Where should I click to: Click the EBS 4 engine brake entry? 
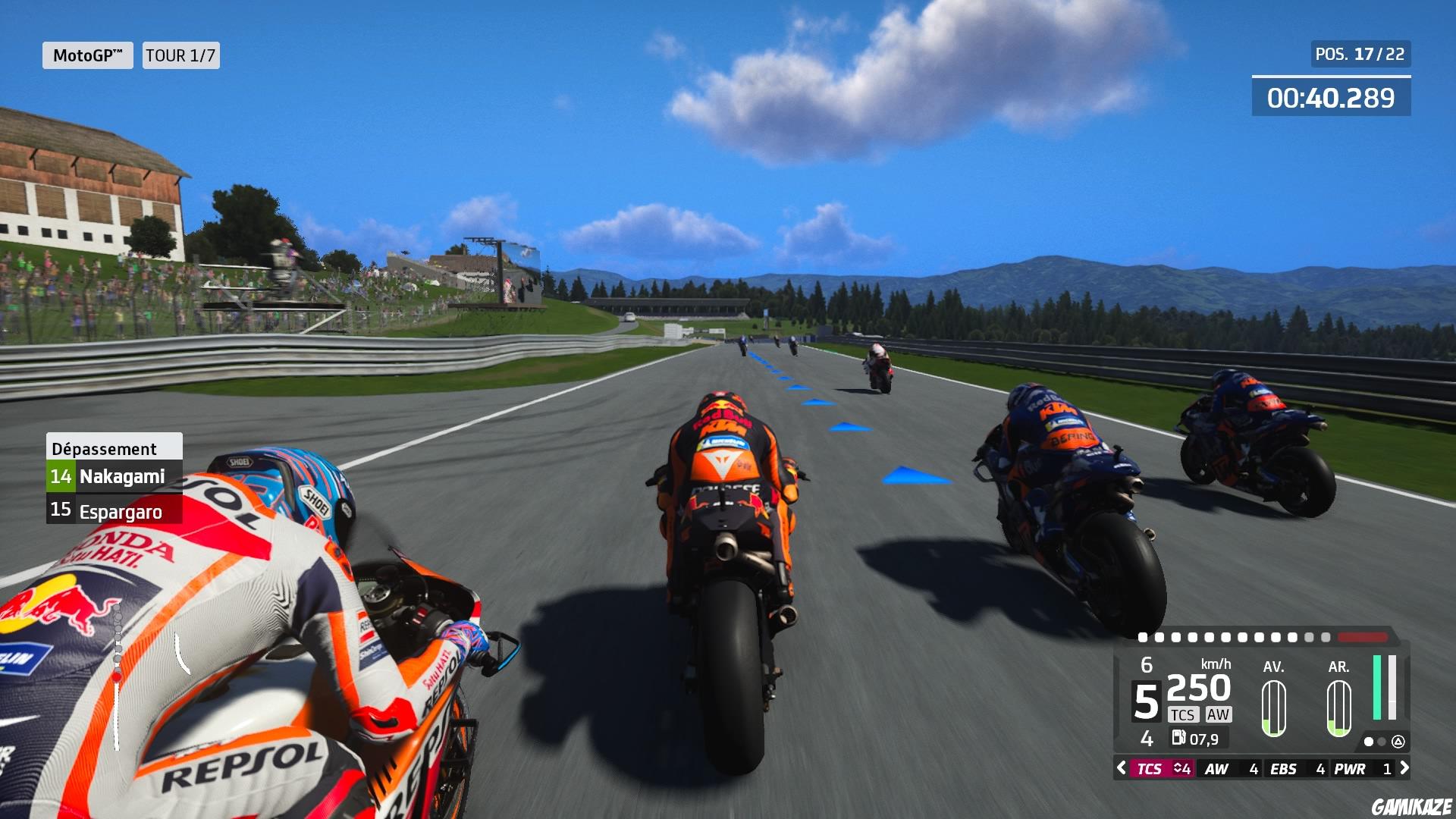pos(1295,768)
